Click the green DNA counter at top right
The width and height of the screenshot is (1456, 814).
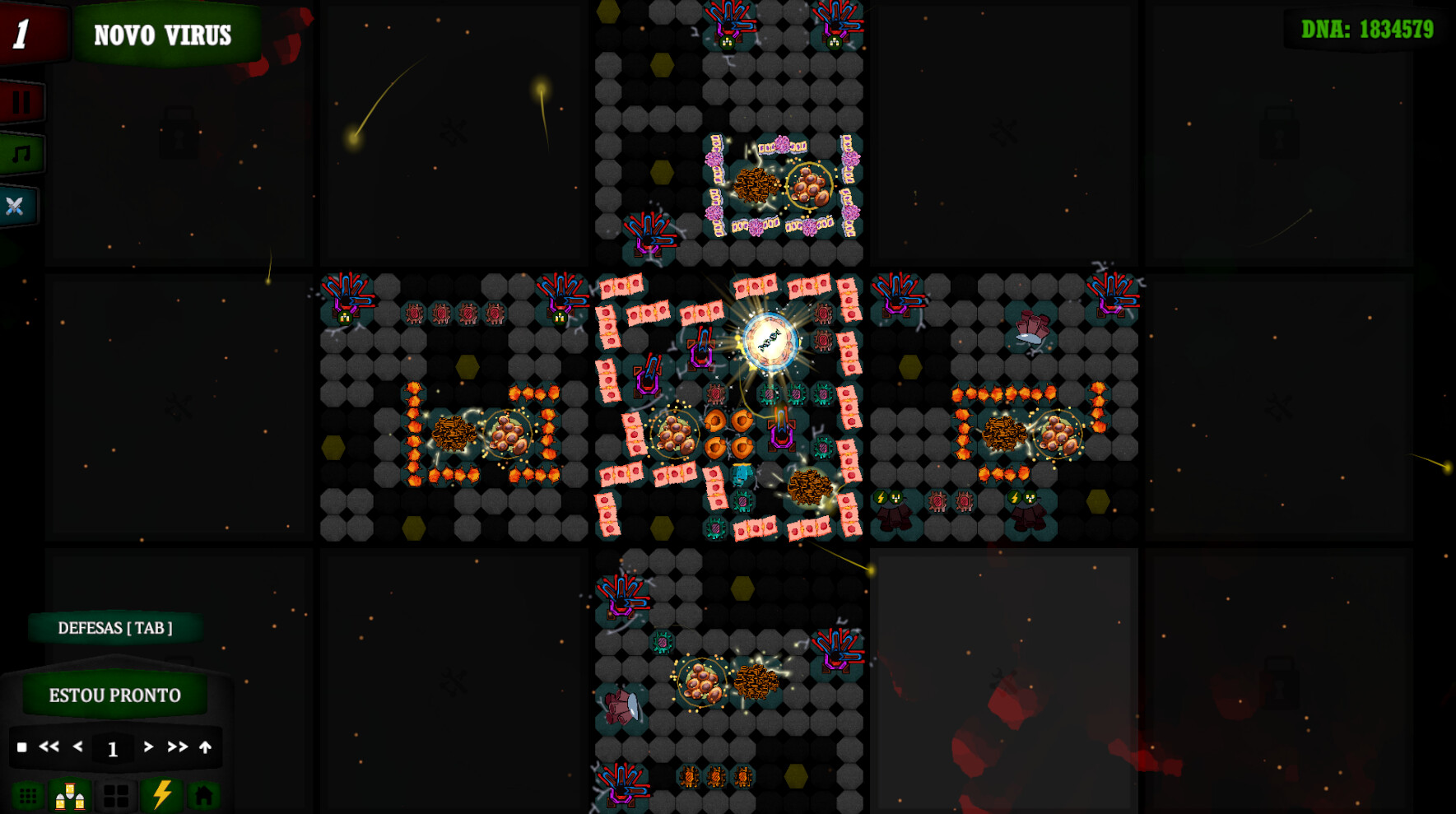[1369, 27]
